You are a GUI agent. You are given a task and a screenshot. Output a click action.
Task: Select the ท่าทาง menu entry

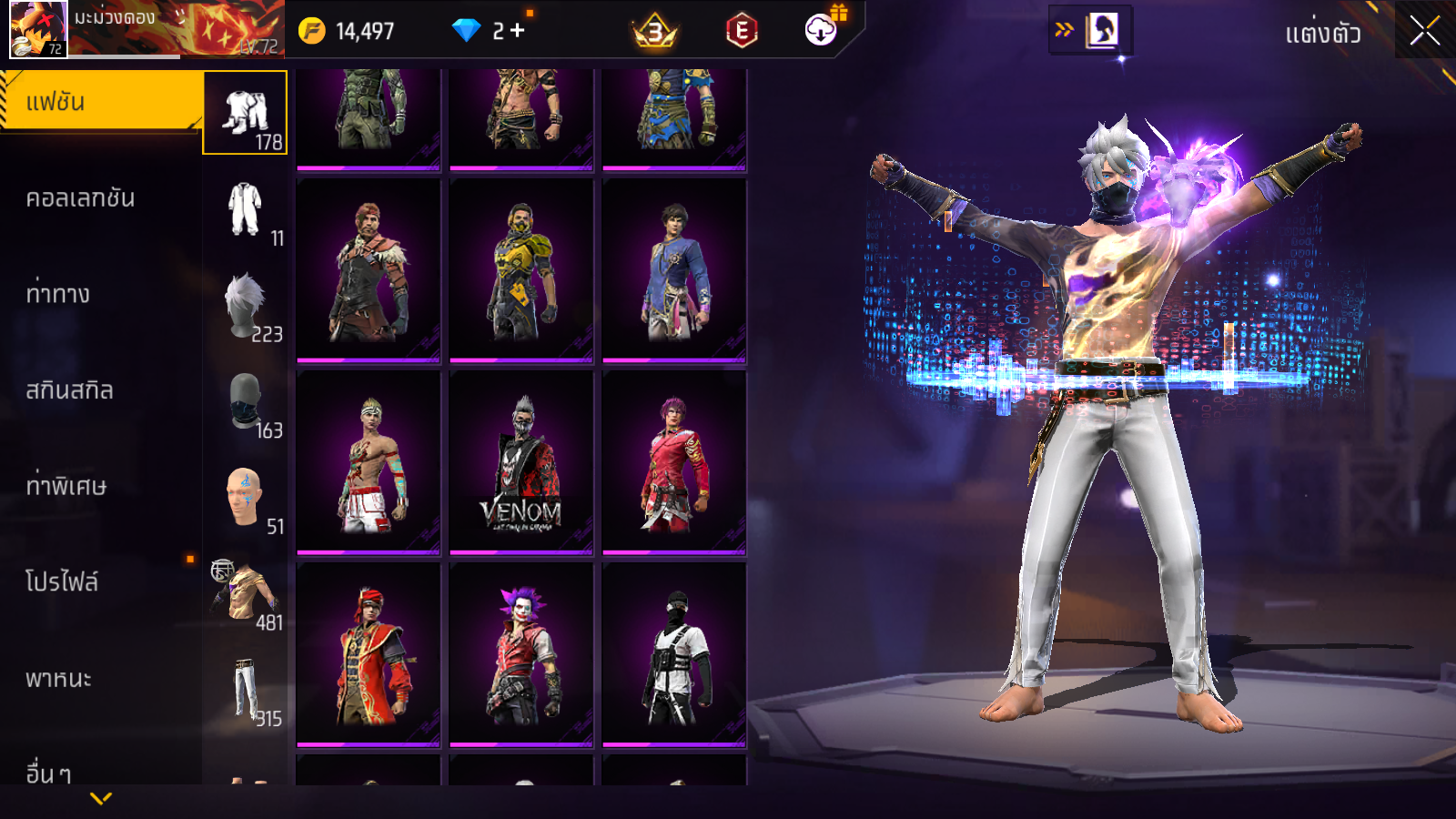pyautogui.click(x=59, y=294)
